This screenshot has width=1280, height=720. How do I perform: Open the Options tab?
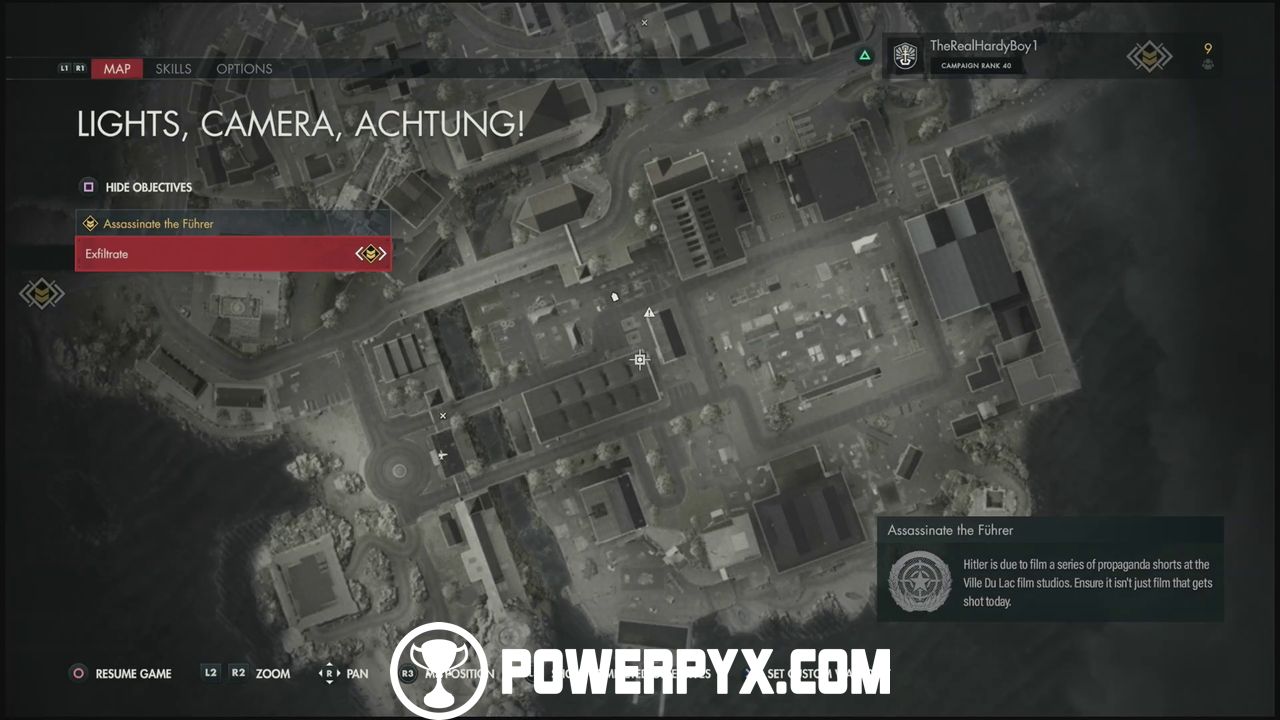tap(244, 69)
